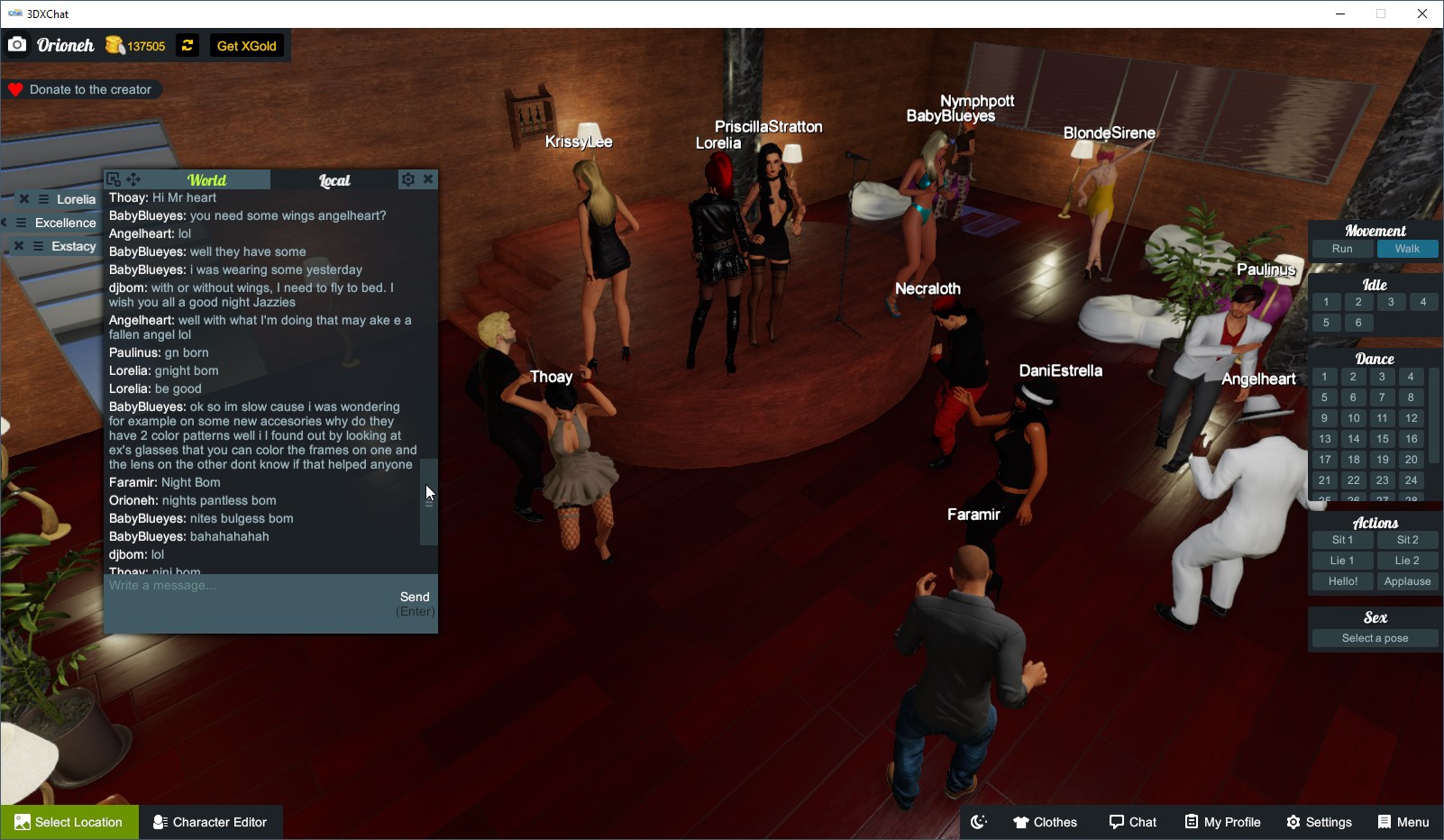Click the moon icon in the bottom bar
The image size is (1444, 840).
click(x=978, y=821)
